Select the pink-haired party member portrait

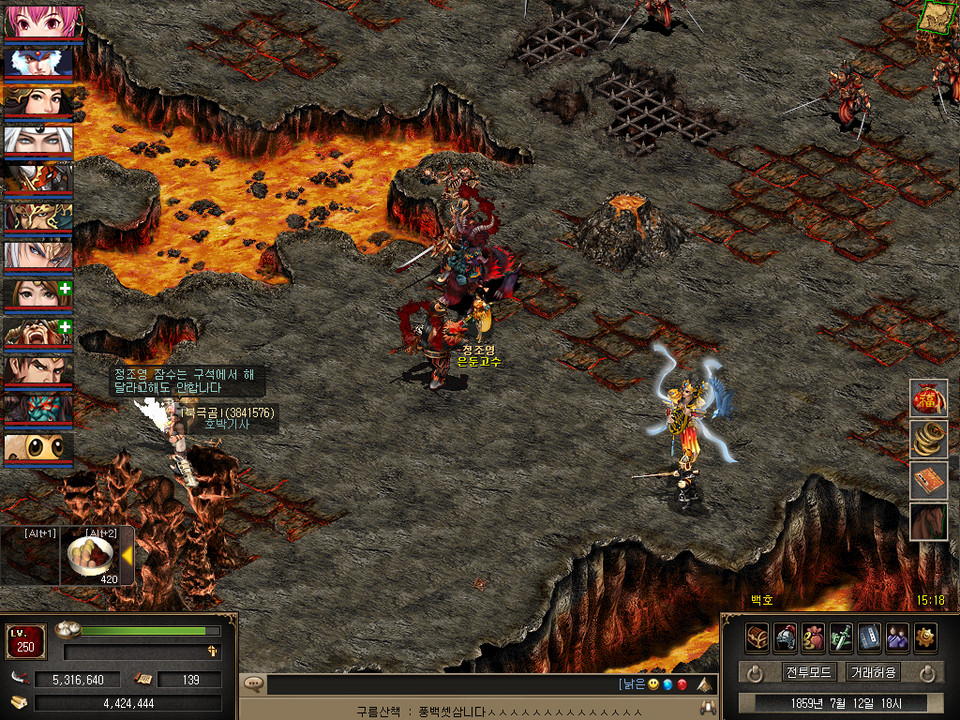point(37,21)
